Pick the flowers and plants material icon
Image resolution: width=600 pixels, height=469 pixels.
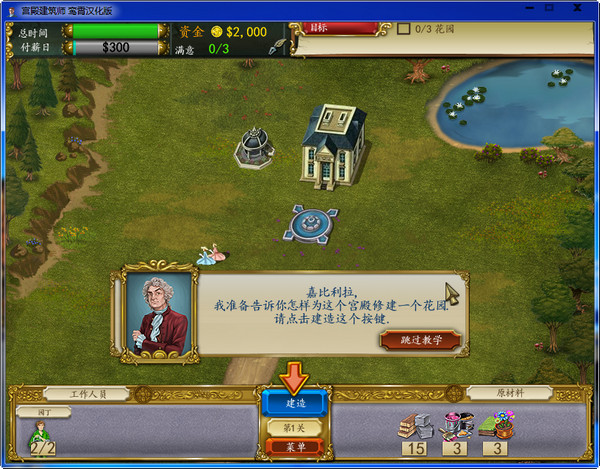coord(497,425)
